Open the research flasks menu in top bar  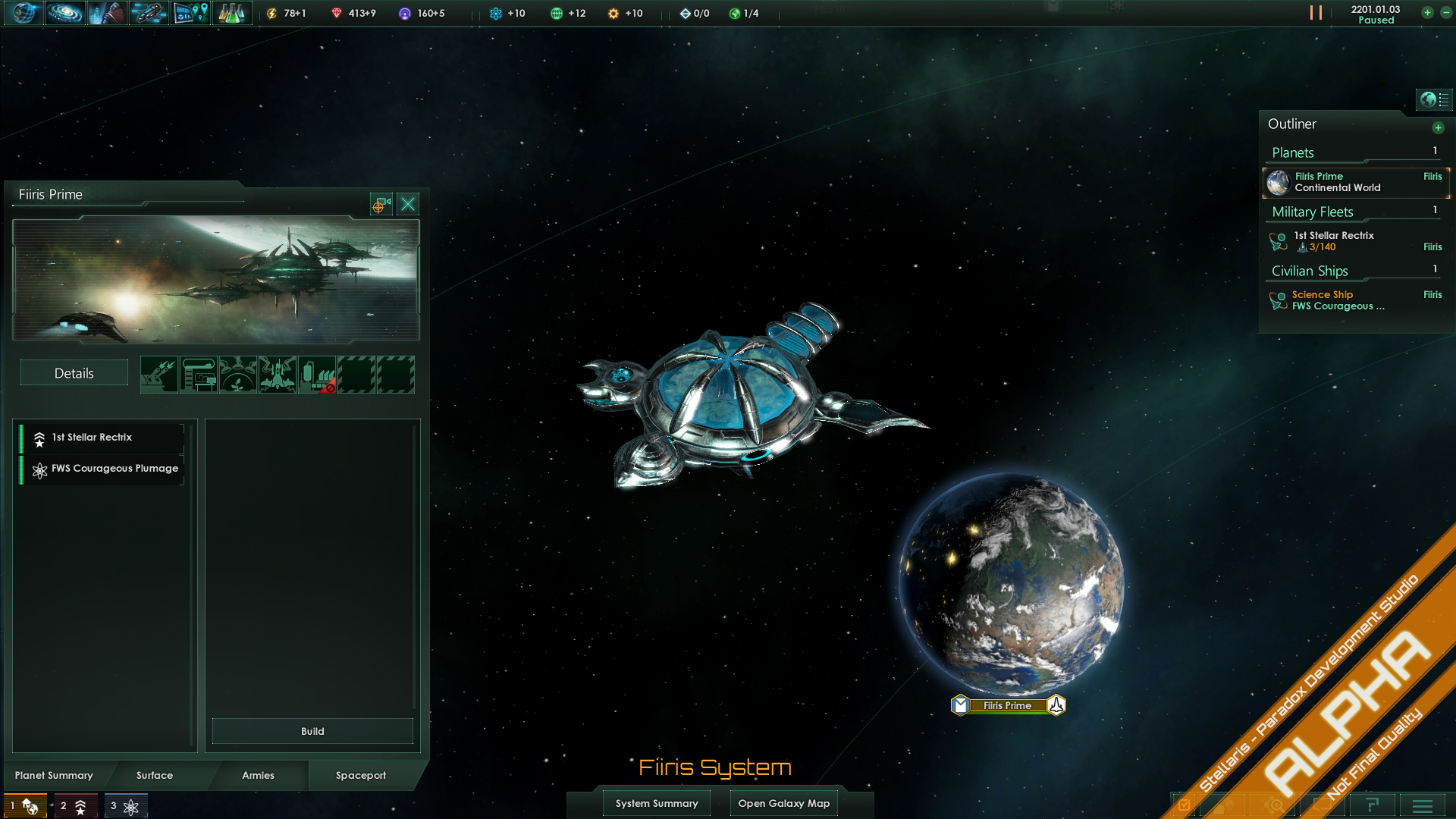(231, 13)
